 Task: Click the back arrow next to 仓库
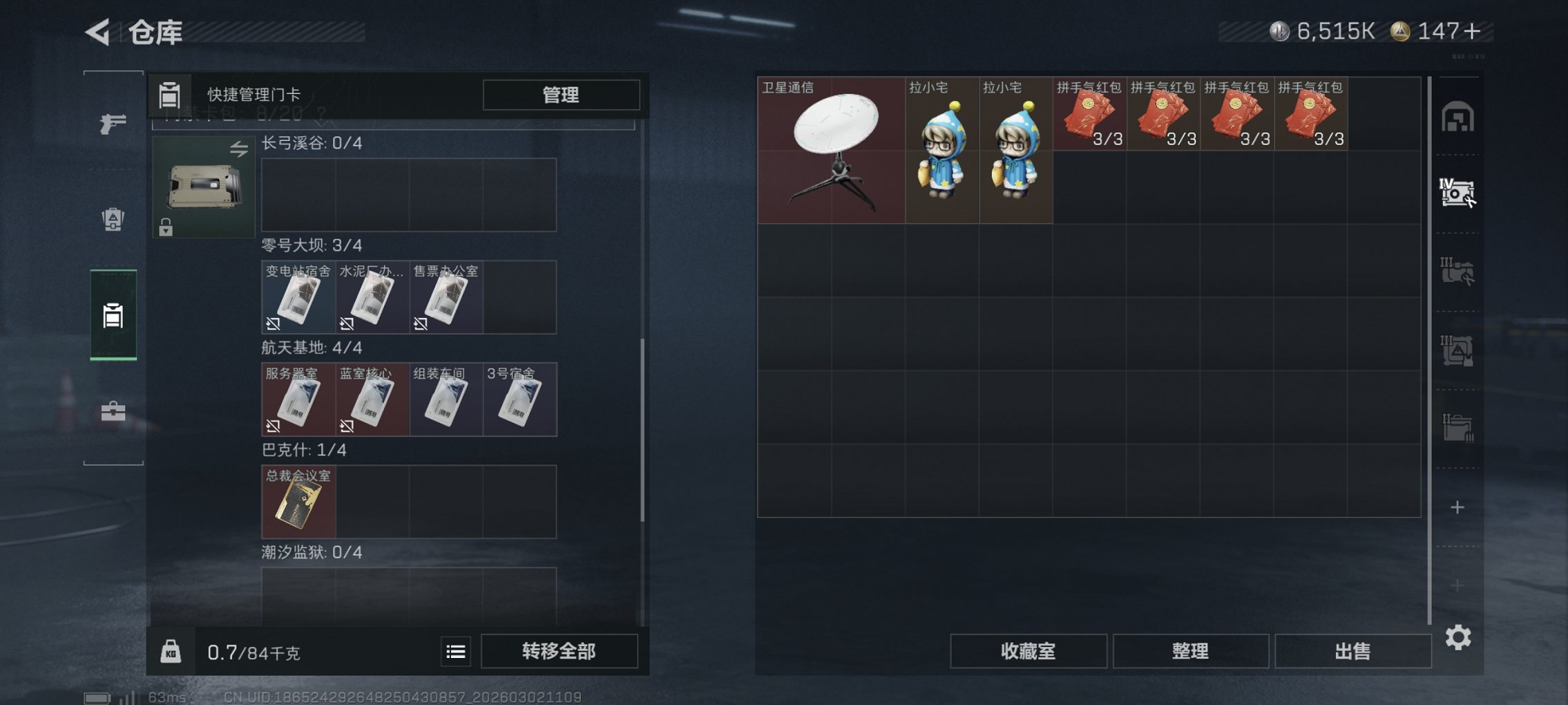click(x=97, y=30)
